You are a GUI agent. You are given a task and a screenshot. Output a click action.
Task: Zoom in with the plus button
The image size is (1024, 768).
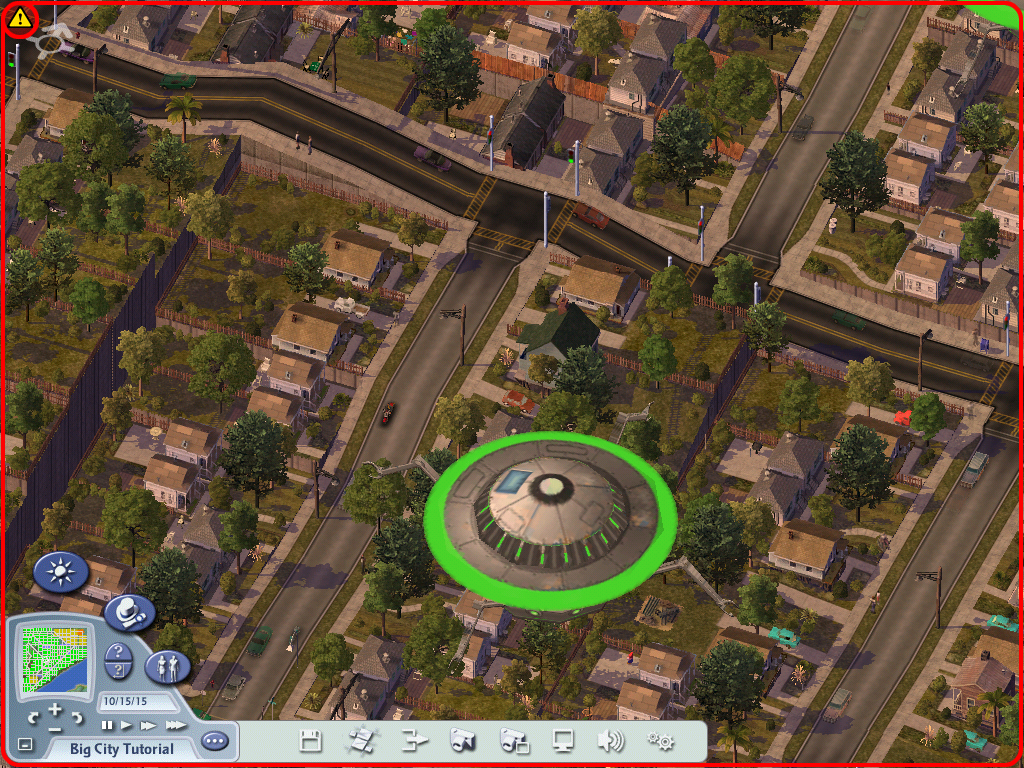coord(56,708)
